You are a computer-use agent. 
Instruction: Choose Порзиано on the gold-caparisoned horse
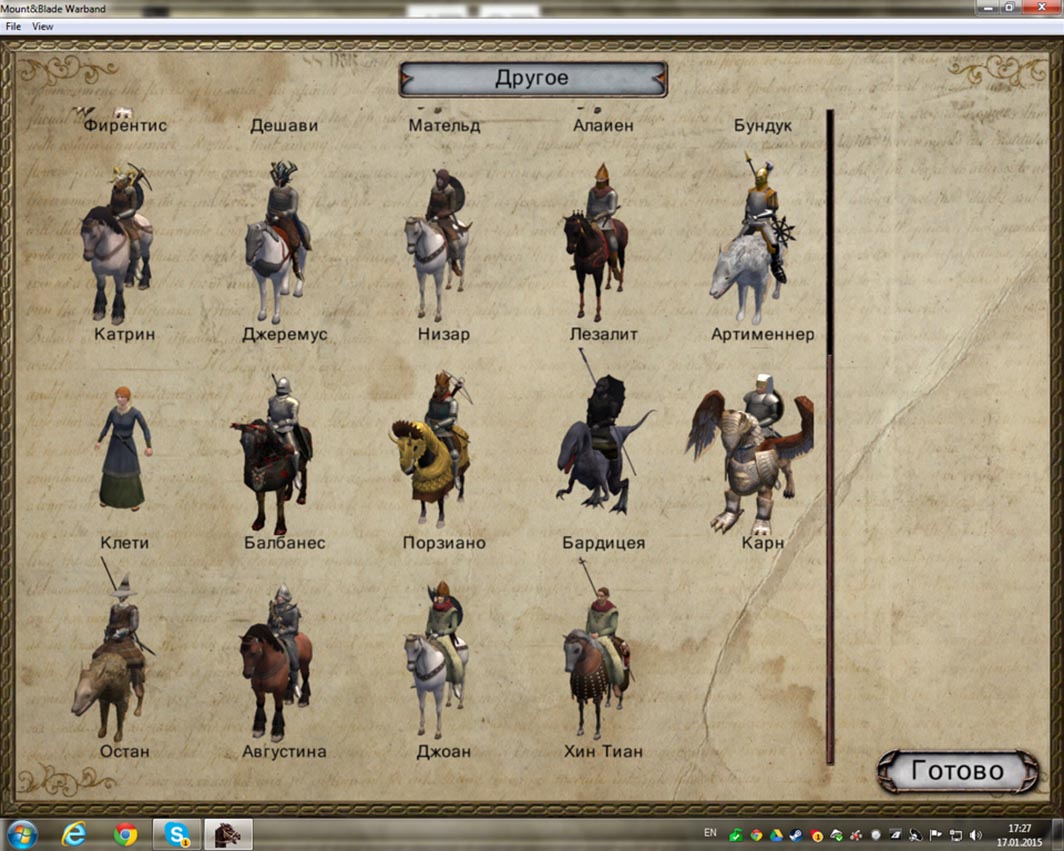click(434, 450)
